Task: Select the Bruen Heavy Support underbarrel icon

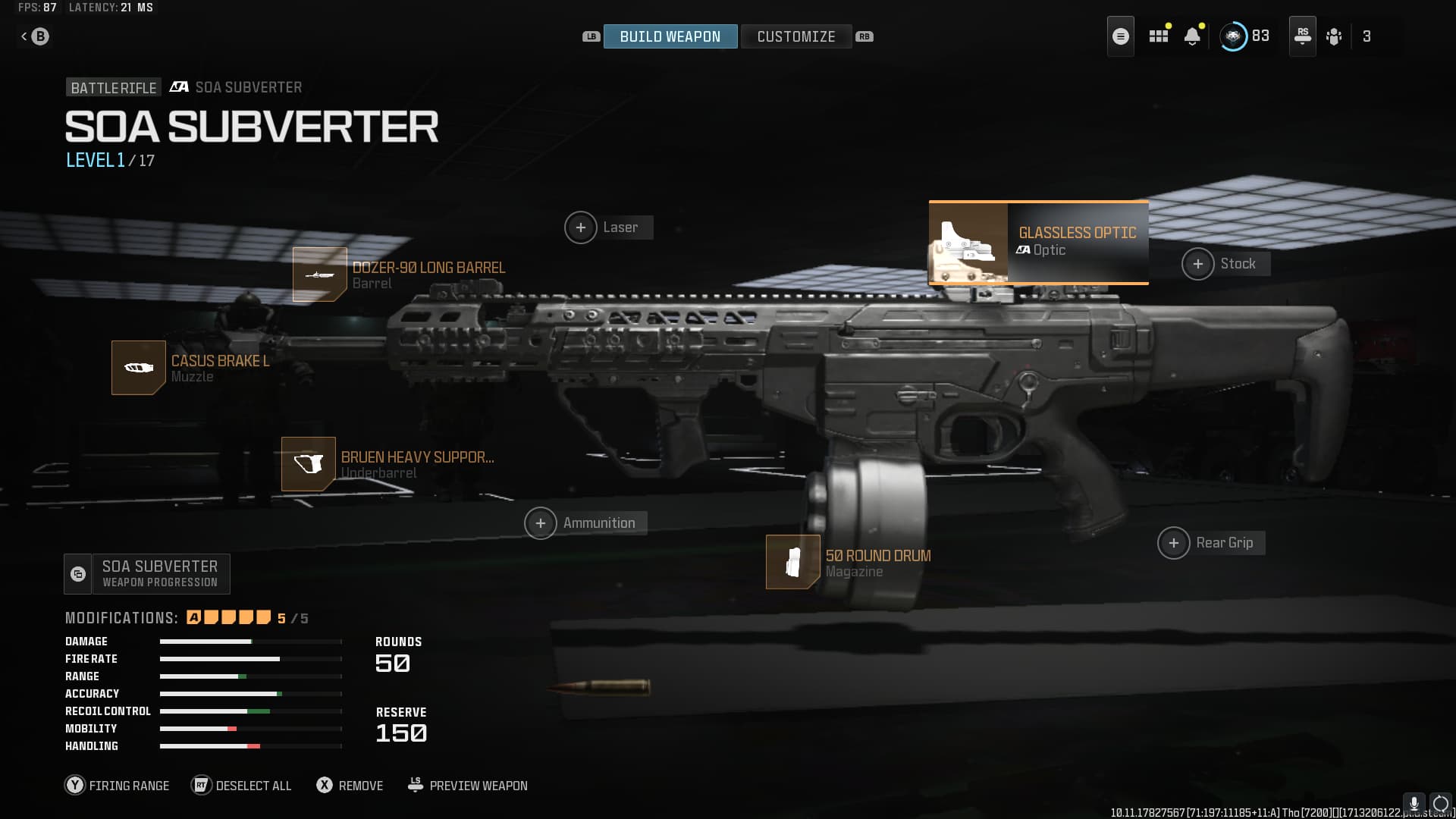Action: click(309, 464)
